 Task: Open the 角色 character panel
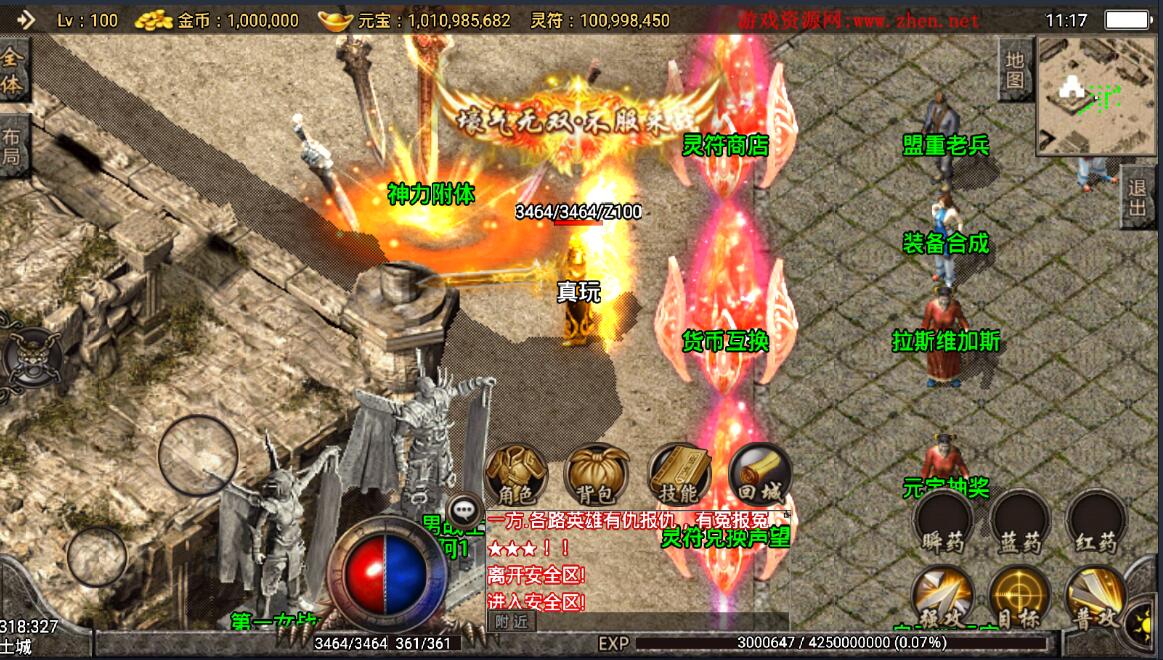click(x=516, y=474)
